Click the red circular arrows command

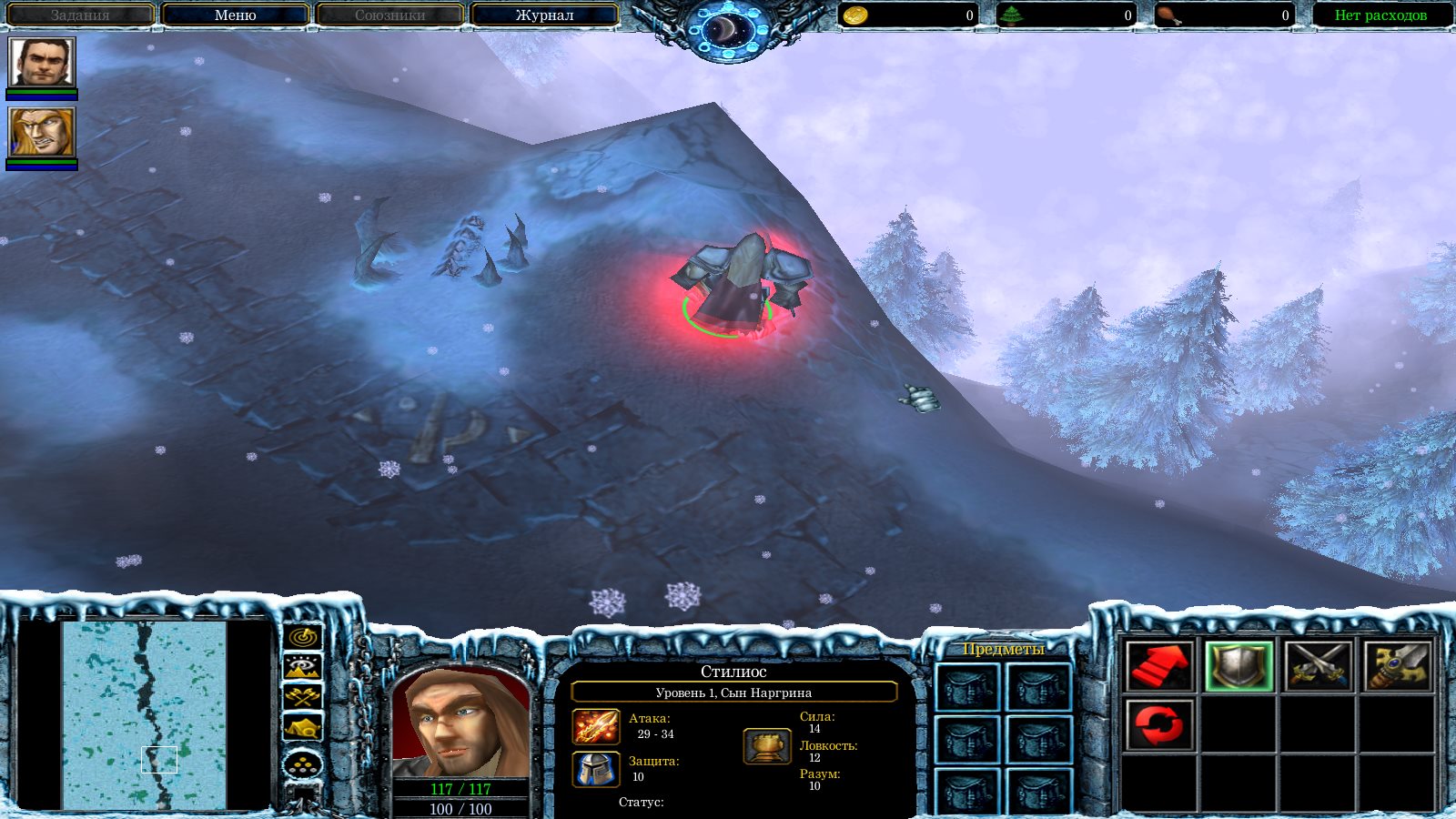point(1158,725)
